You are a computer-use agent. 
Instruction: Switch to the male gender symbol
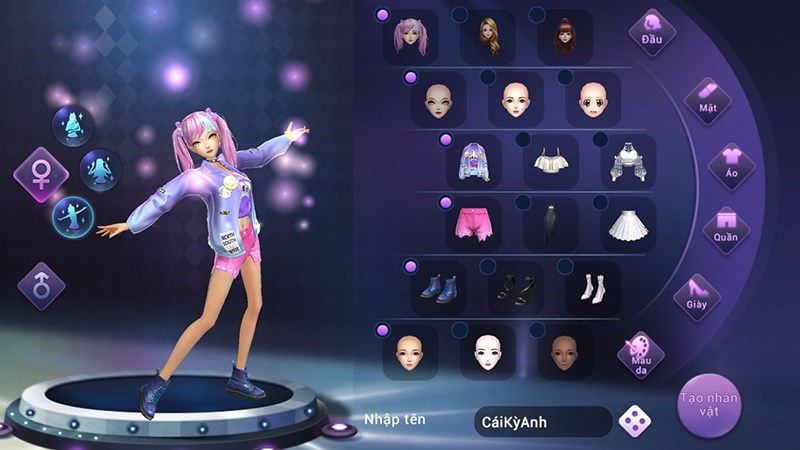(41, 287)
